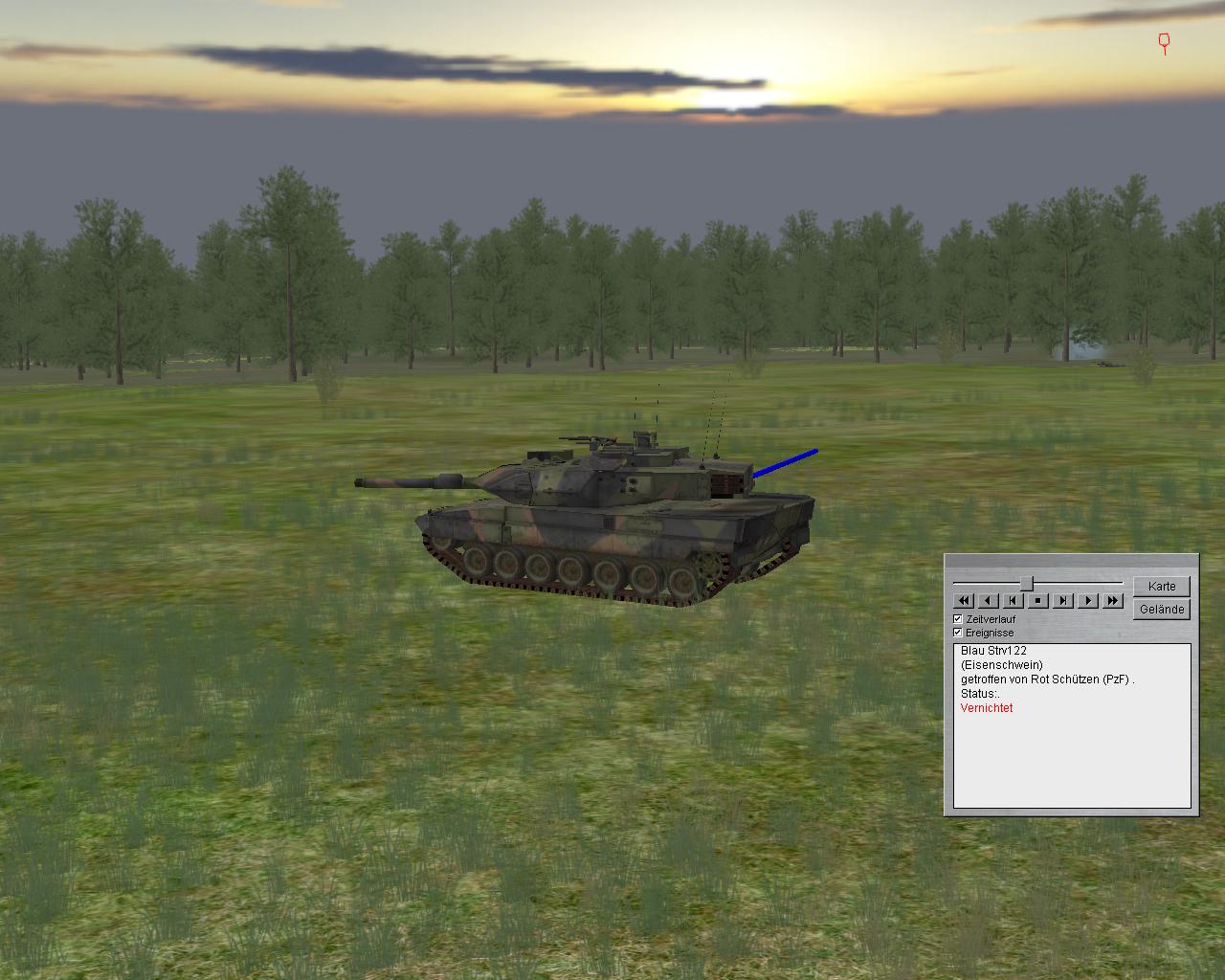This screenshot has height=980, width=1225.
Task: Step forward to the next event
Action: (x=1063, y=600)
